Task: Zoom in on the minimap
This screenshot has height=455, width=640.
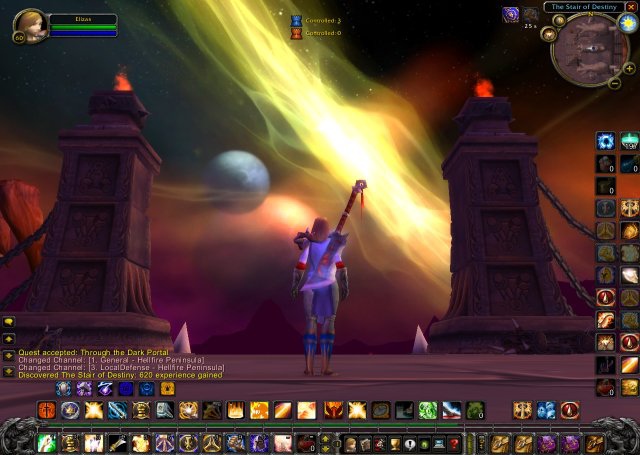Action: pos(629,68)
